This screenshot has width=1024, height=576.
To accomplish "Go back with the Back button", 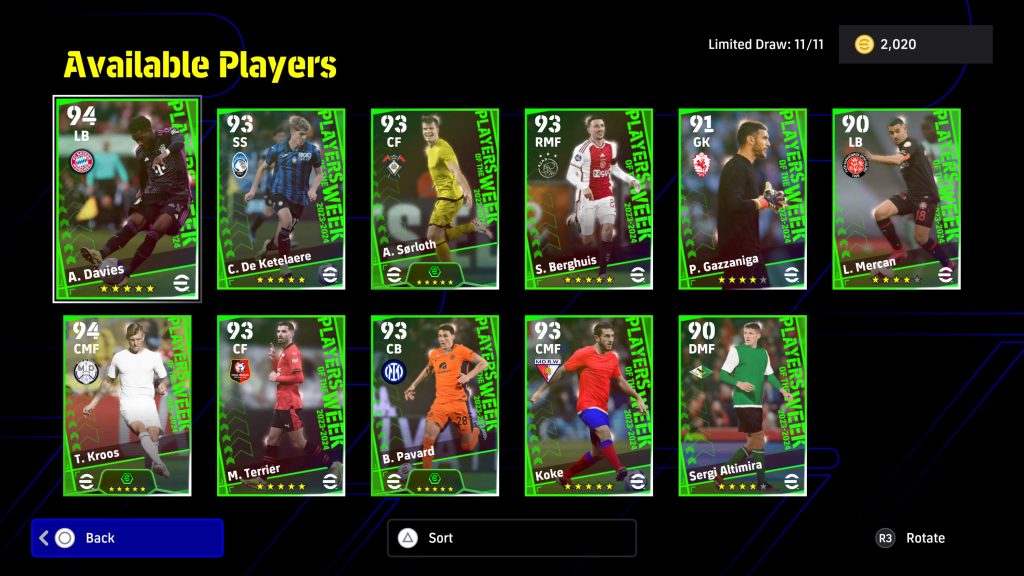I will pyautogui.click(x=127, y=538).
